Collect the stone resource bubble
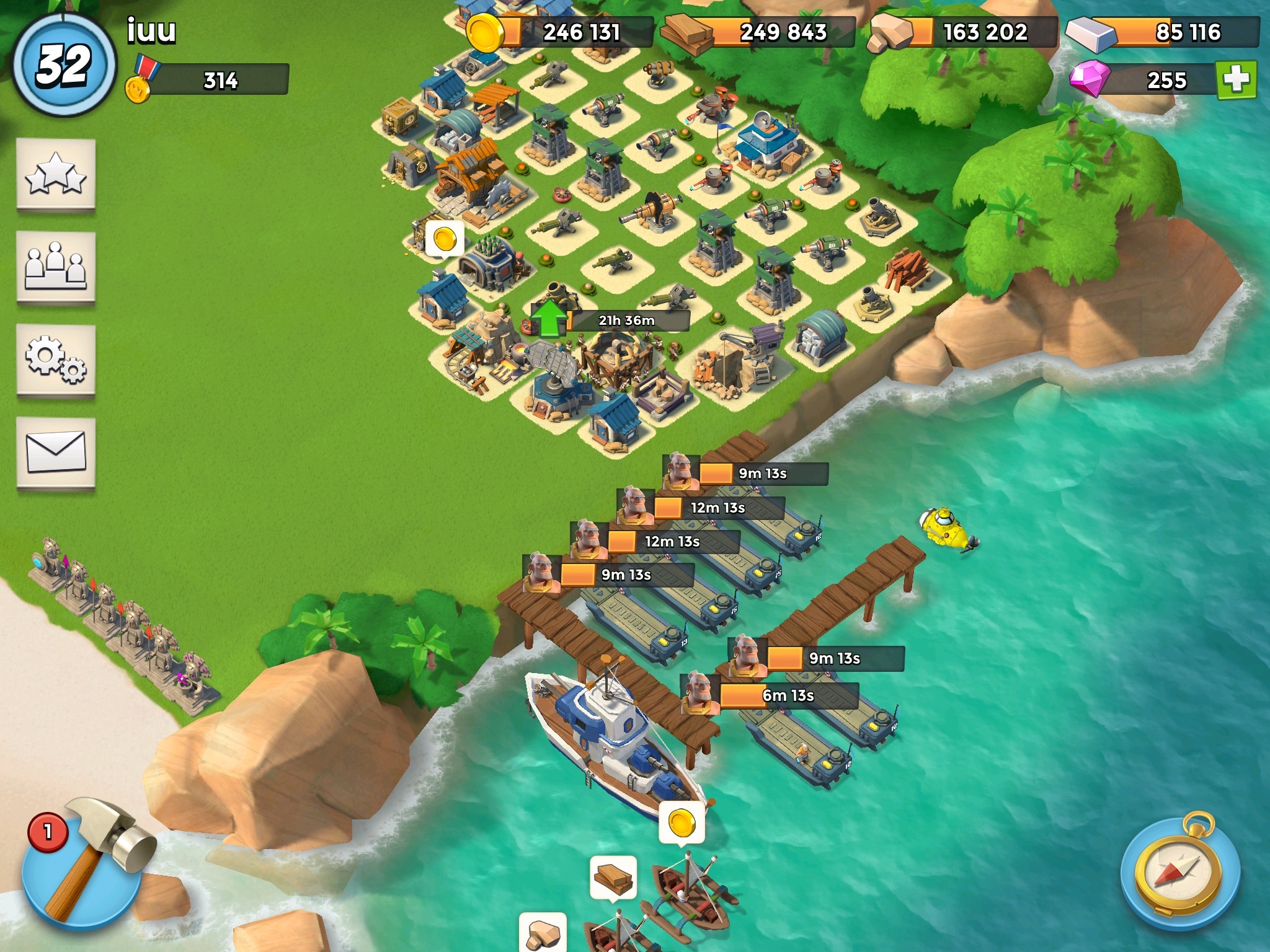The width and height of the screenshot is (1270, 952). pyautogui.click(x=543, y=933)
